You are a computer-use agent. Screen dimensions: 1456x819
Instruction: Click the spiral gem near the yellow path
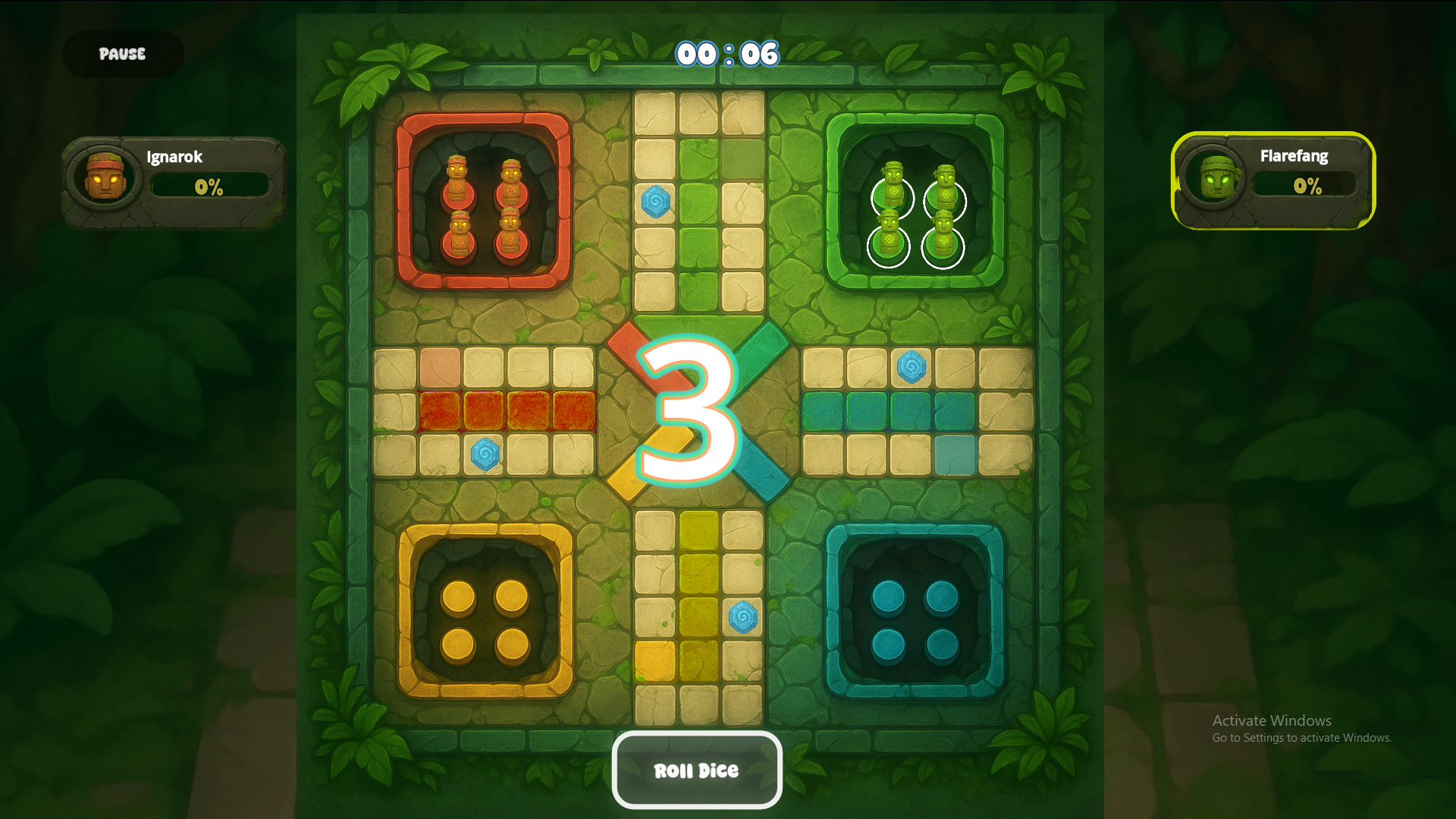(744, 619)
